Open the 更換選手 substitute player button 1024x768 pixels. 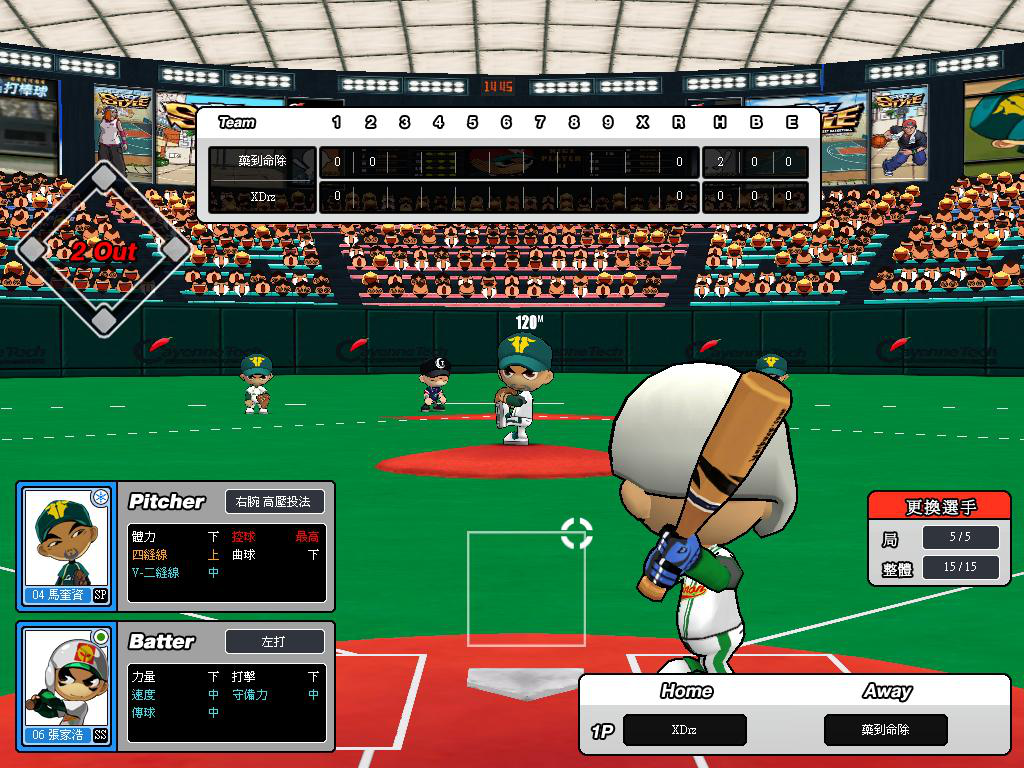click(940, 507)
